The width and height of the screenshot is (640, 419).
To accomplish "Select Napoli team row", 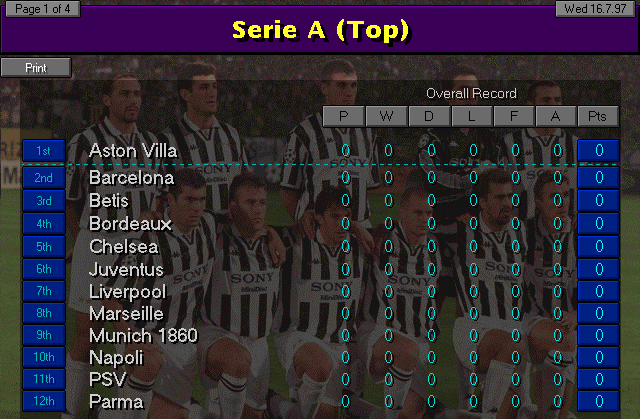I will [x=116, y=358].
